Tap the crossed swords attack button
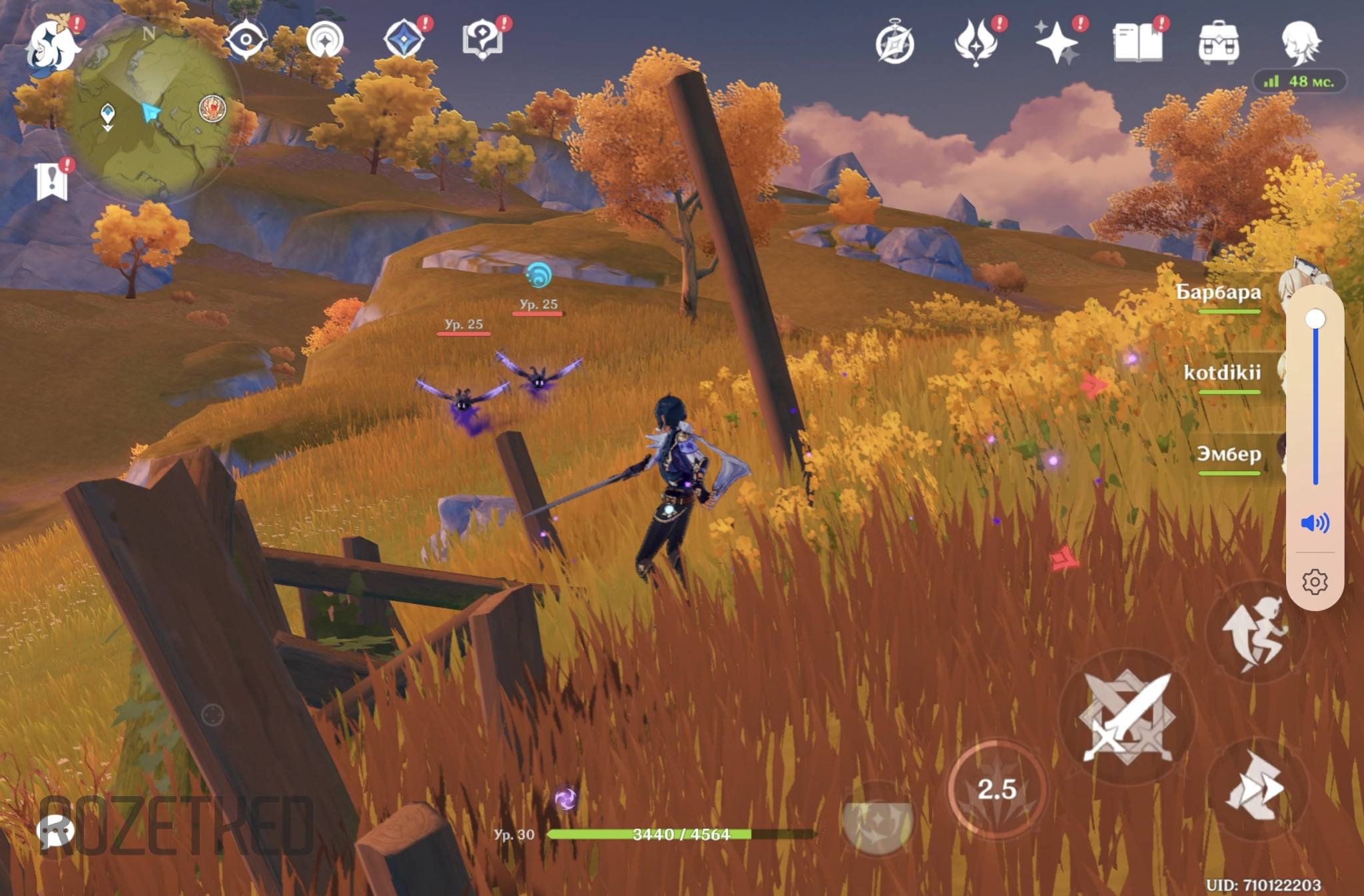The image size is (1364, 896). pos(1127,717)
